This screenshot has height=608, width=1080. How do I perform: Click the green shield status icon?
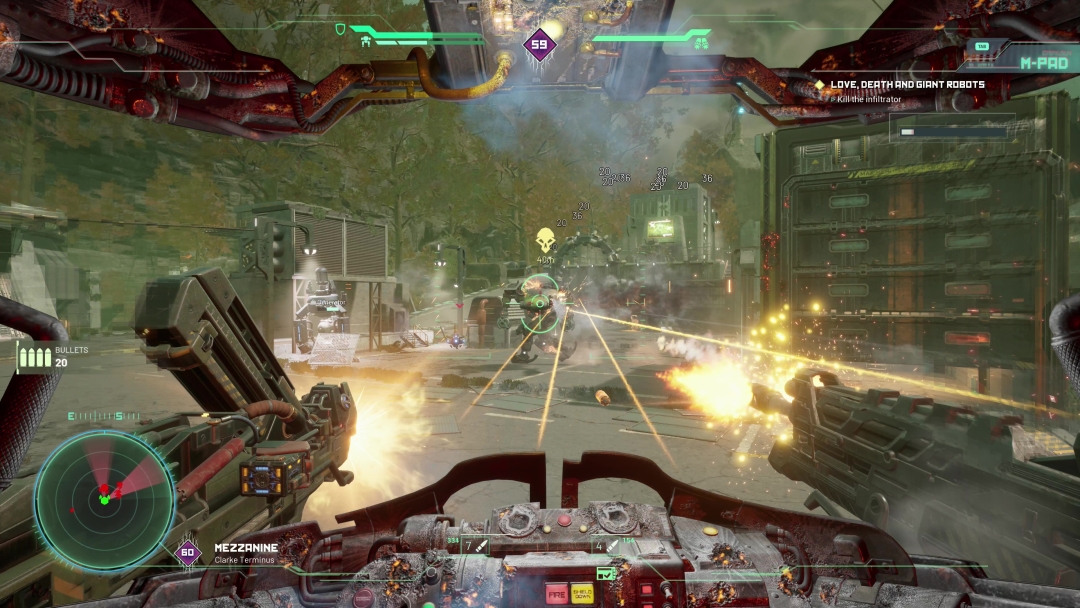pos(340,29)
